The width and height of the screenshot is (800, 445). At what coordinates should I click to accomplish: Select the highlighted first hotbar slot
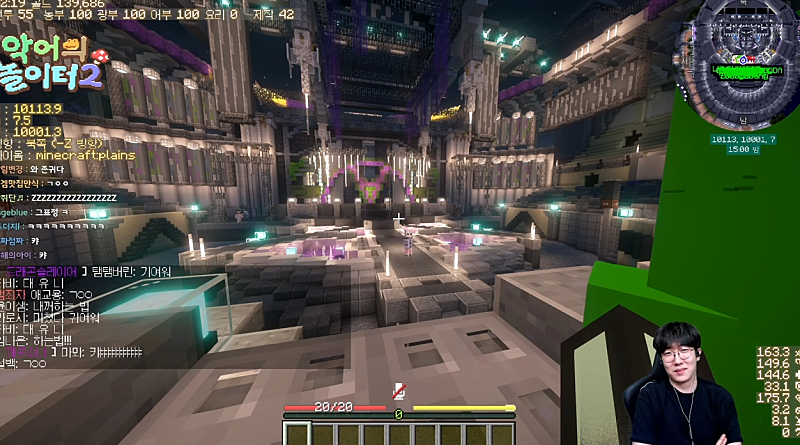pos(298,434)
